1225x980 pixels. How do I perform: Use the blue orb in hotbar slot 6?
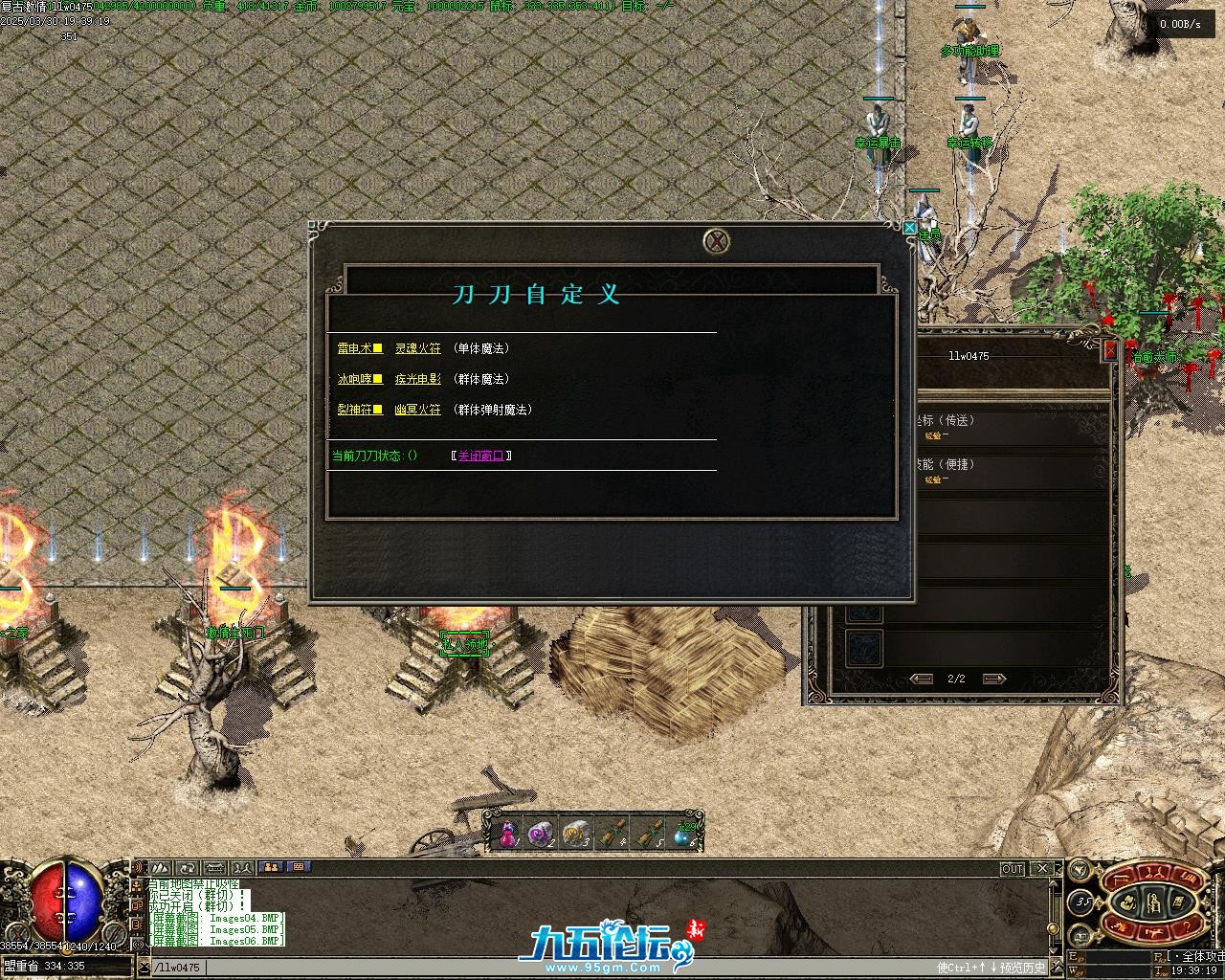tap(683, 835)
